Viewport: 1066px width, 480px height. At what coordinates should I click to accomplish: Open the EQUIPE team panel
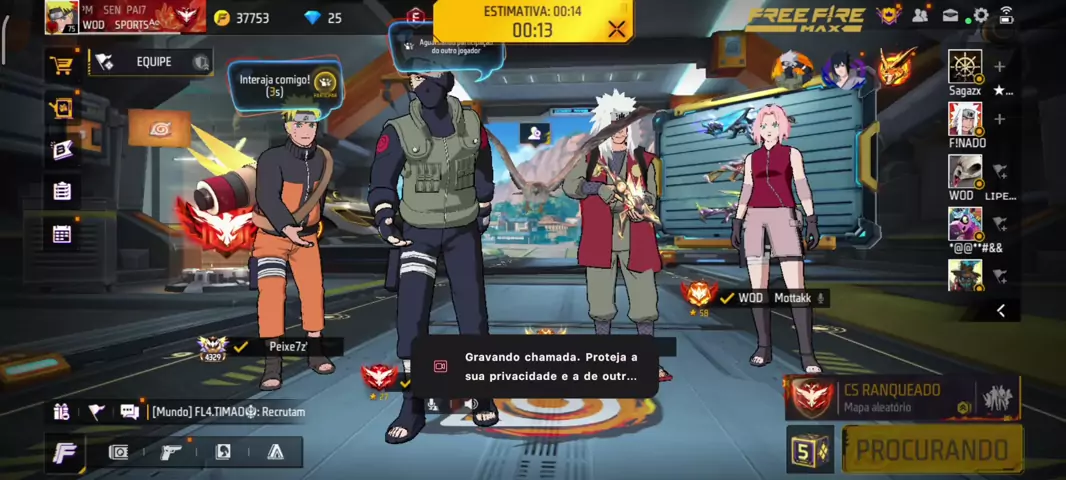coord(150,62)
